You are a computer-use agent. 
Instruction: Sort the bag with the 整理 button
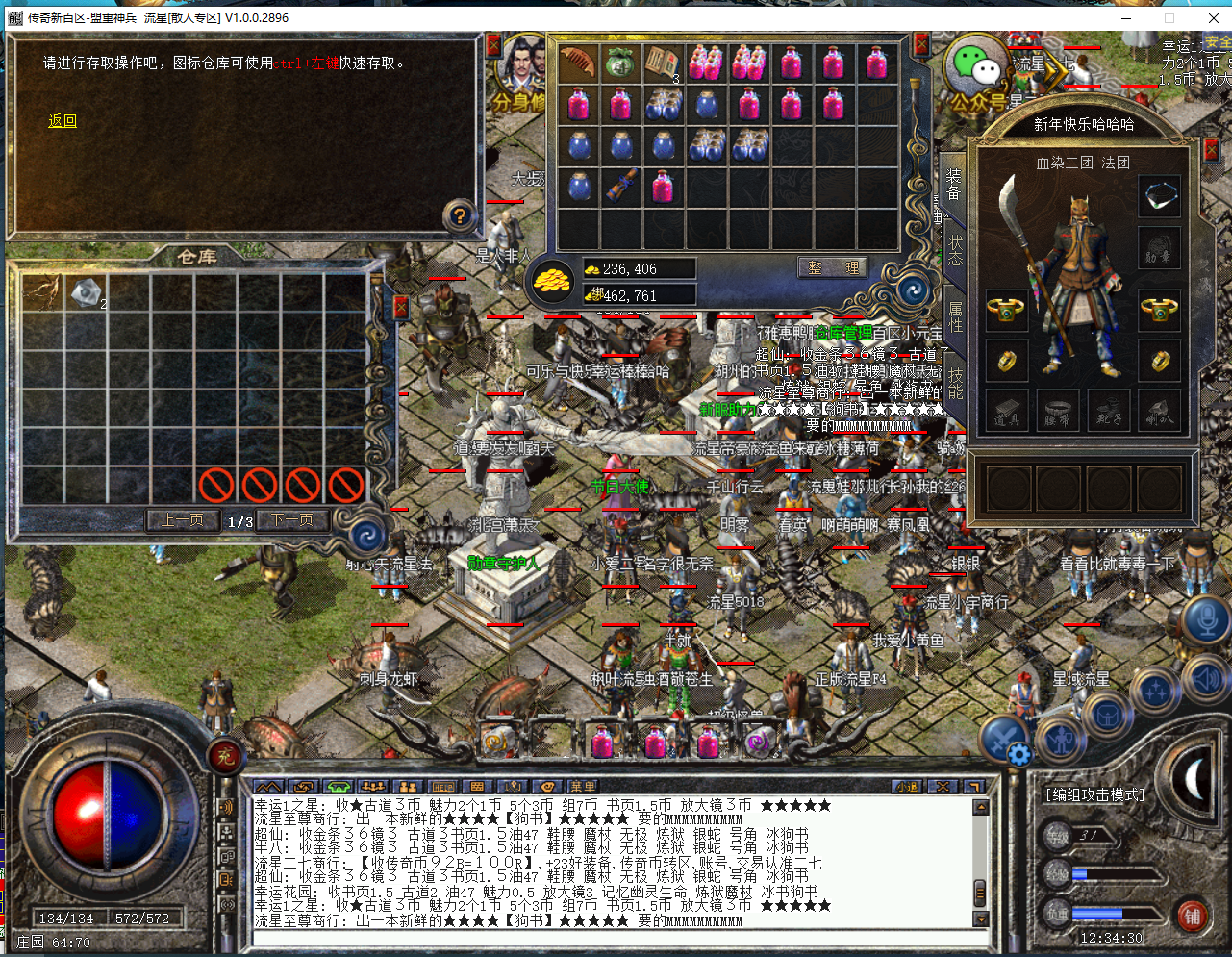click(x=833, y=268)
